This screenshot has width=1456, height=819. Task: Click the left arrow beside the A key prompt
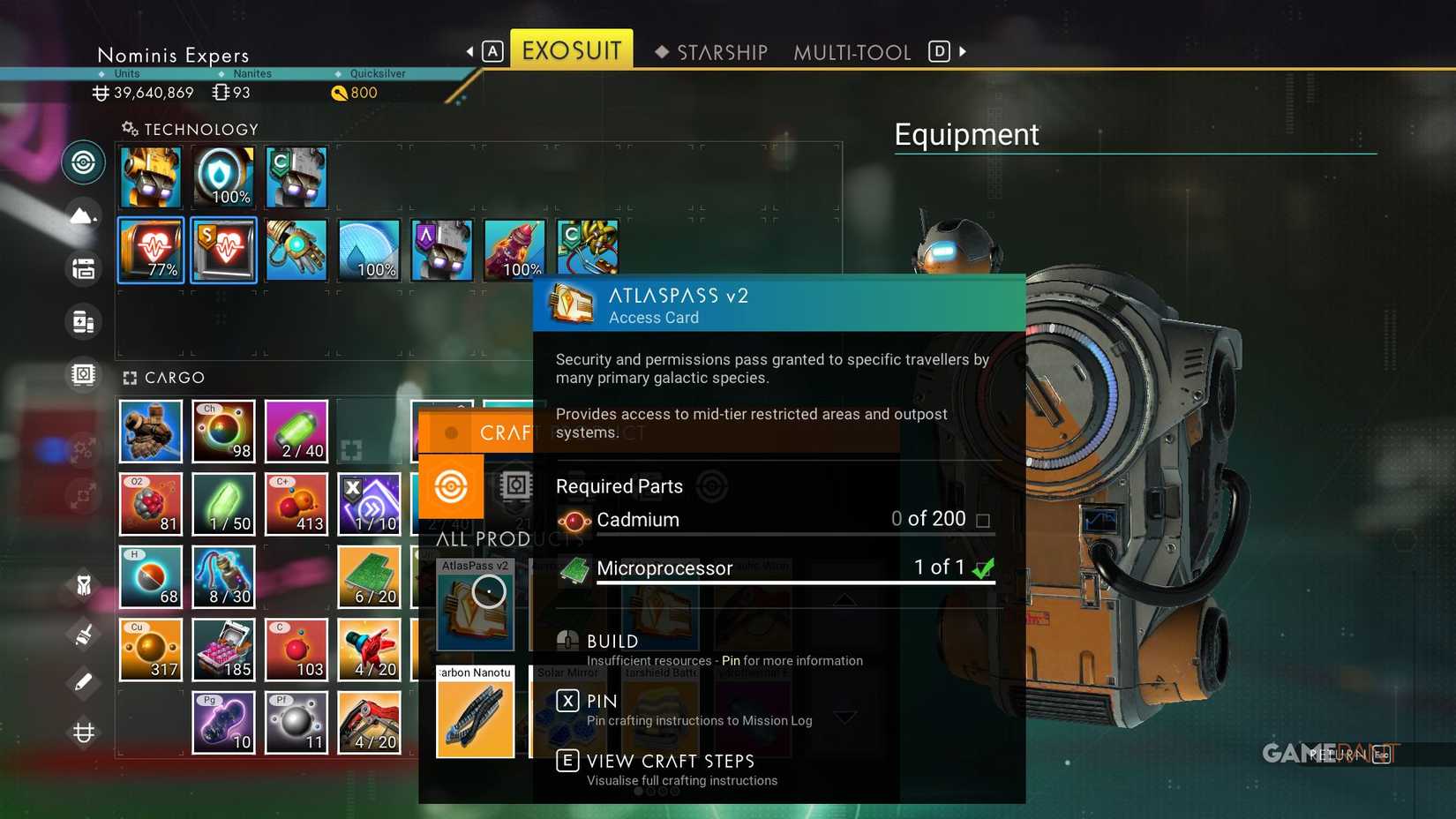[x=469, y=51]
